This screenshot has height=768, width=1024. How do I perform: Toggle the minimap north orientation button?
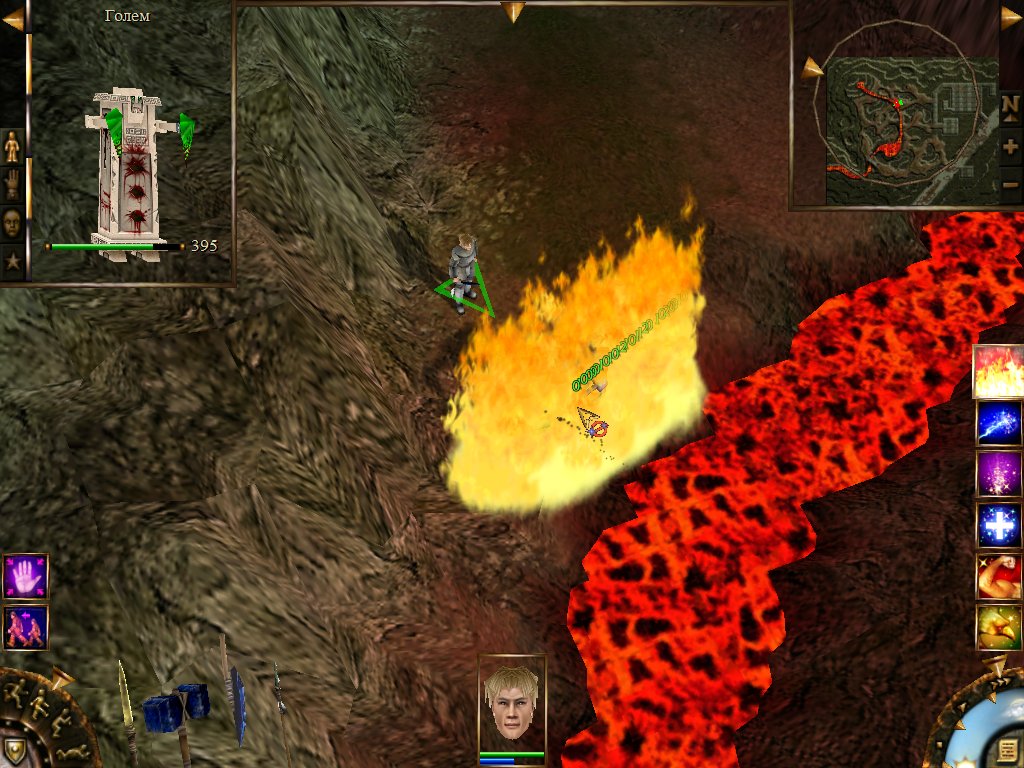[1010, 104]
